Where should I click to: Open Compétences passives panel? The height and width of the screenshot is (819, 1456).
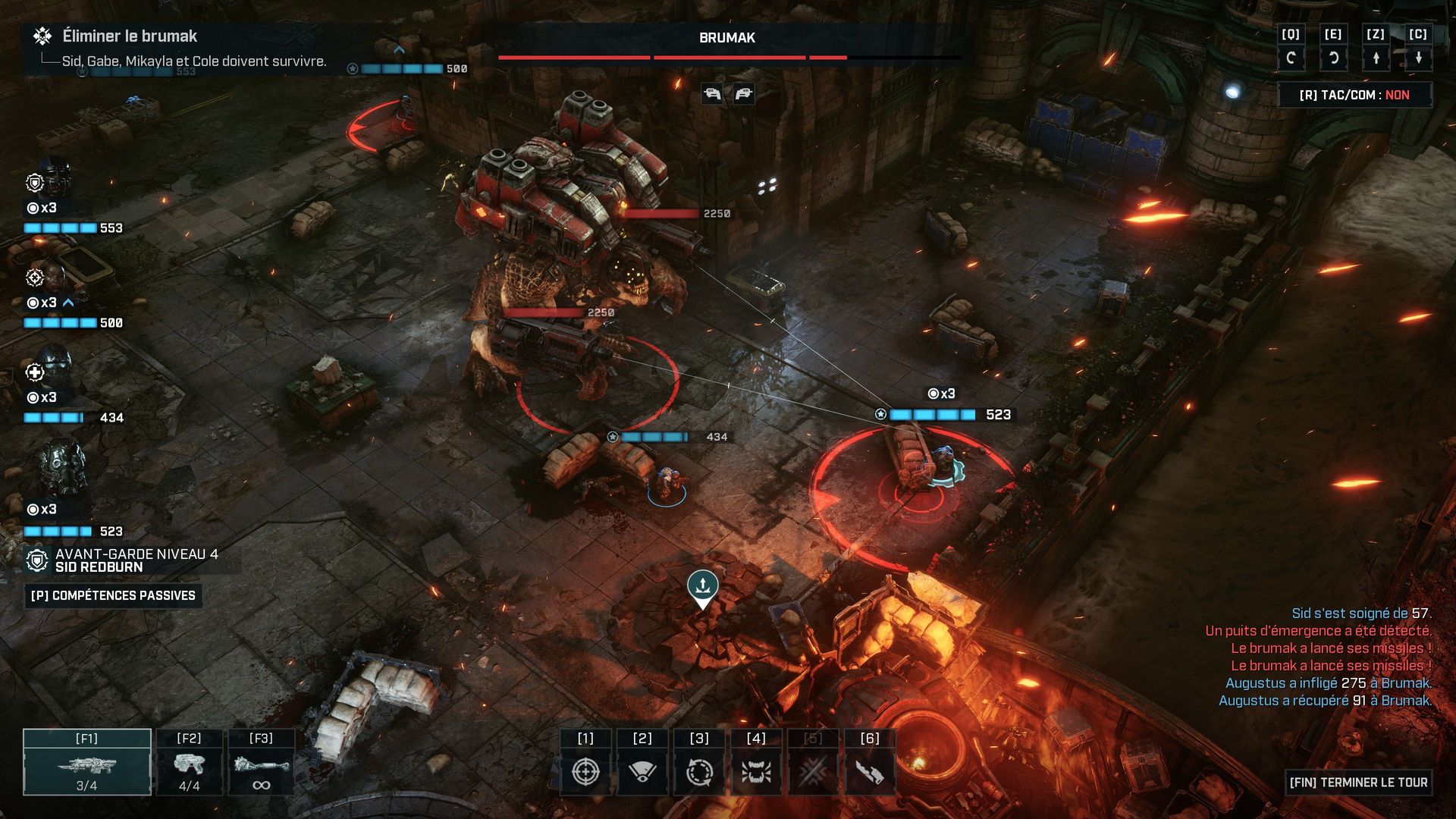point(113,595)
